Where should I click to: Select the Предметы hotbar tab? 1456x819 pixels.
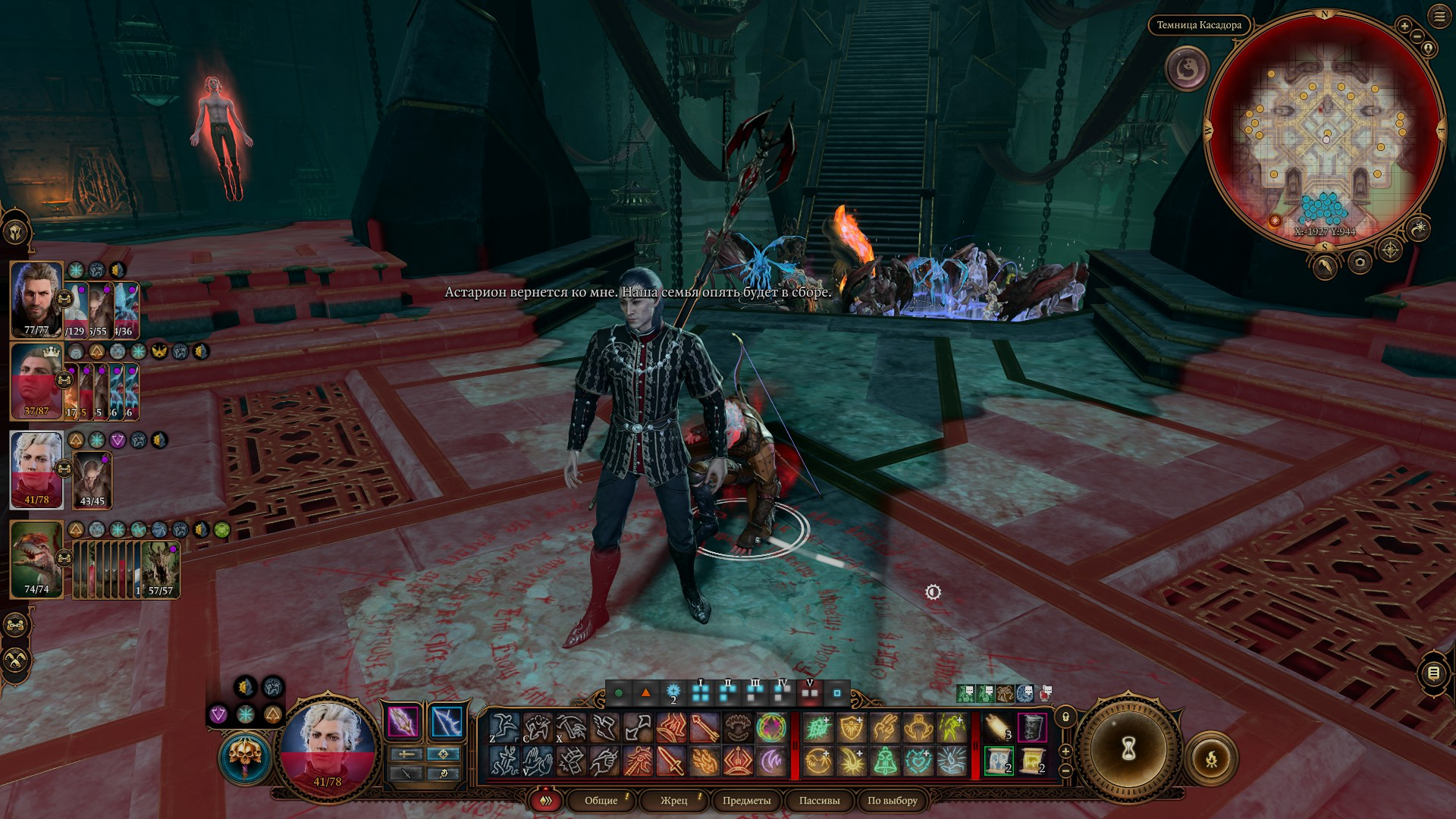pos(746,801)
